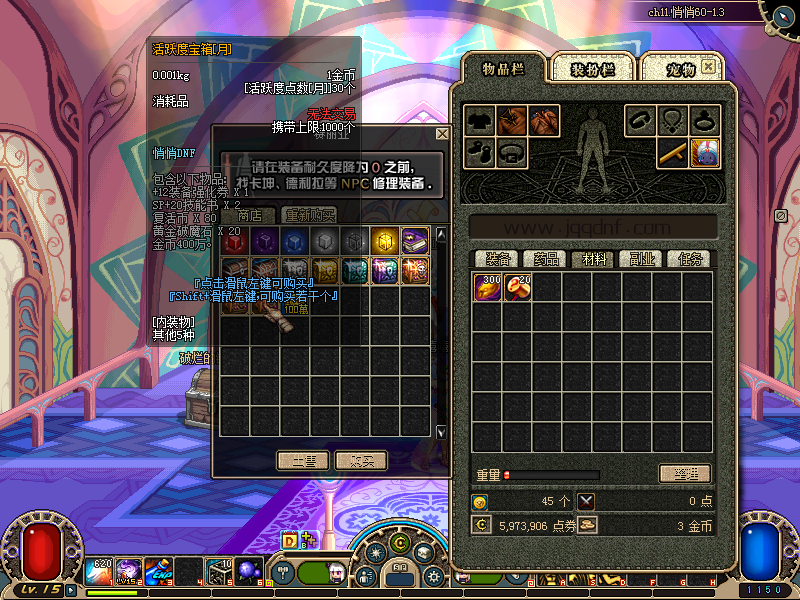Image resolution: width=800 pixels, height=600 pixels.
Task: Close the shop window
Action: click(442, 134)
